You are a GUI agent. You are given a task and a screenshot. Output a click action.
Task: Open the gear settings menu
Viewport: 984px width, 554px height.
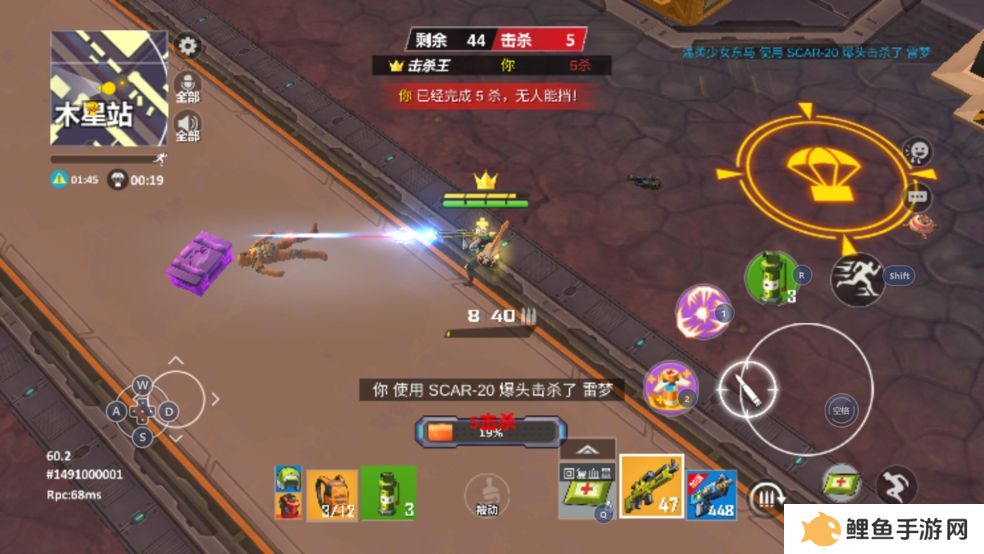pos(187,46)
